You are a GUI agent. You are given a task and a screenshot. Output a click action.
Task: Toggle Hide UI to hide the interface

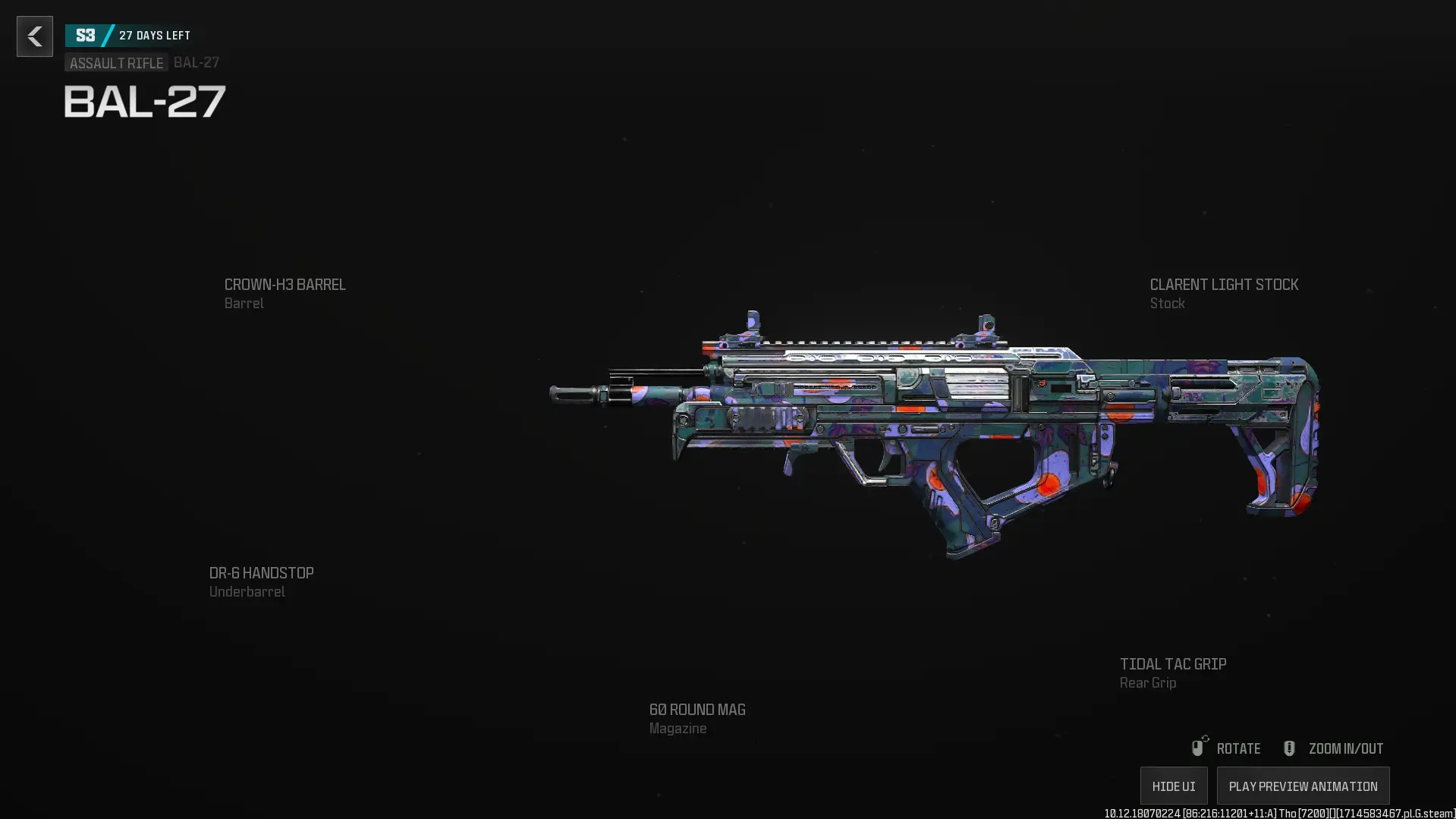click(x=1172, y=786)
